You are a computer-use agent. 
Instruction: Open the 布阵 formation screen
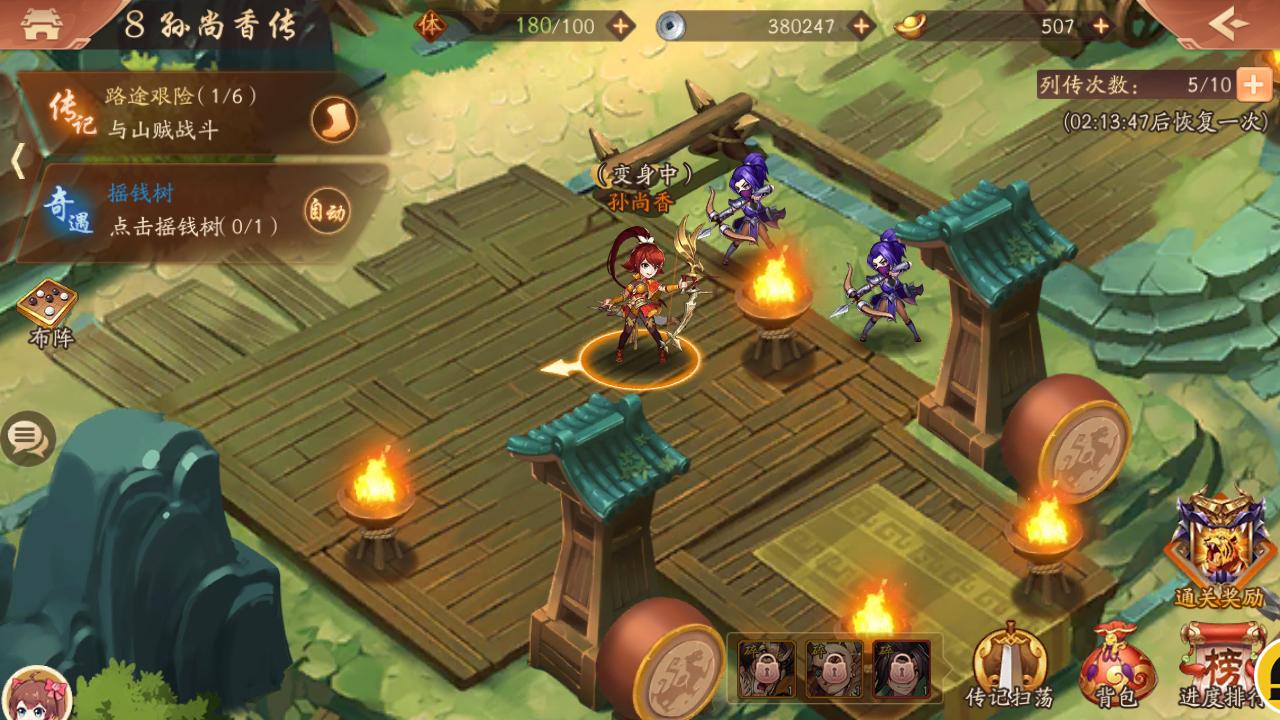tap(50, 311)
